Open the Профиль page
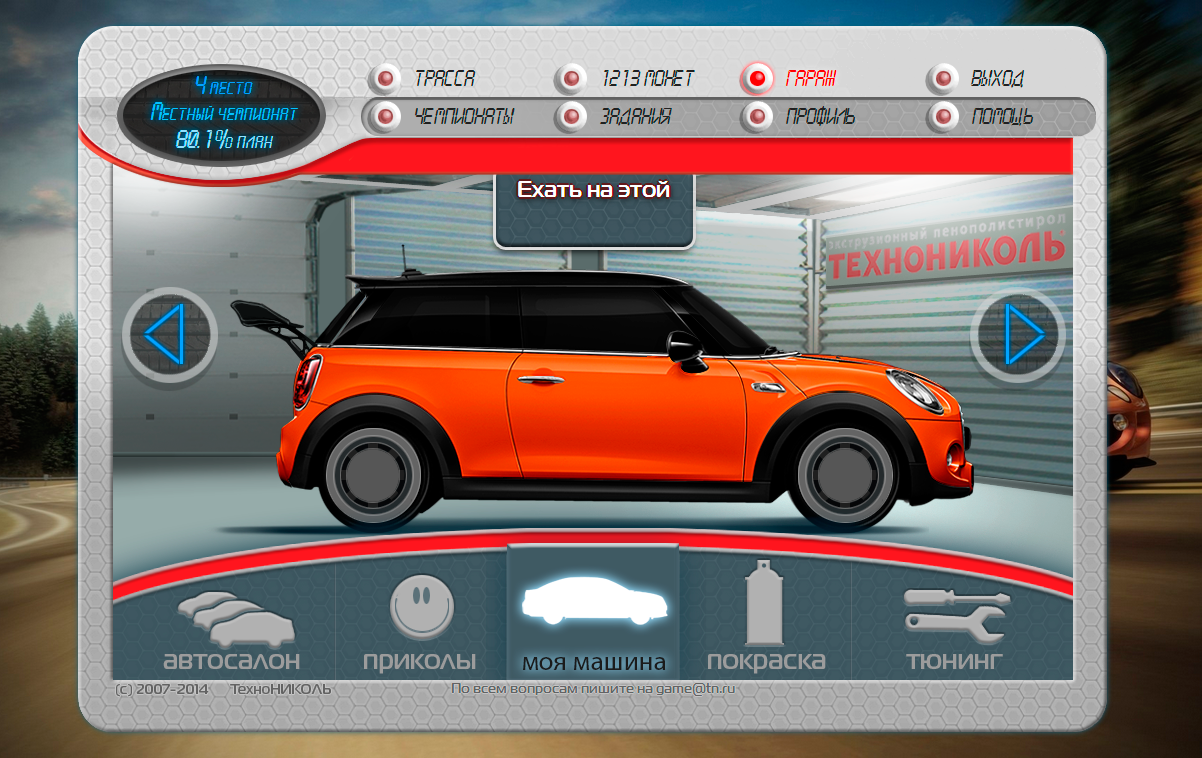The width and height of the screenshot is (1202, 758). tap(819, 117)
